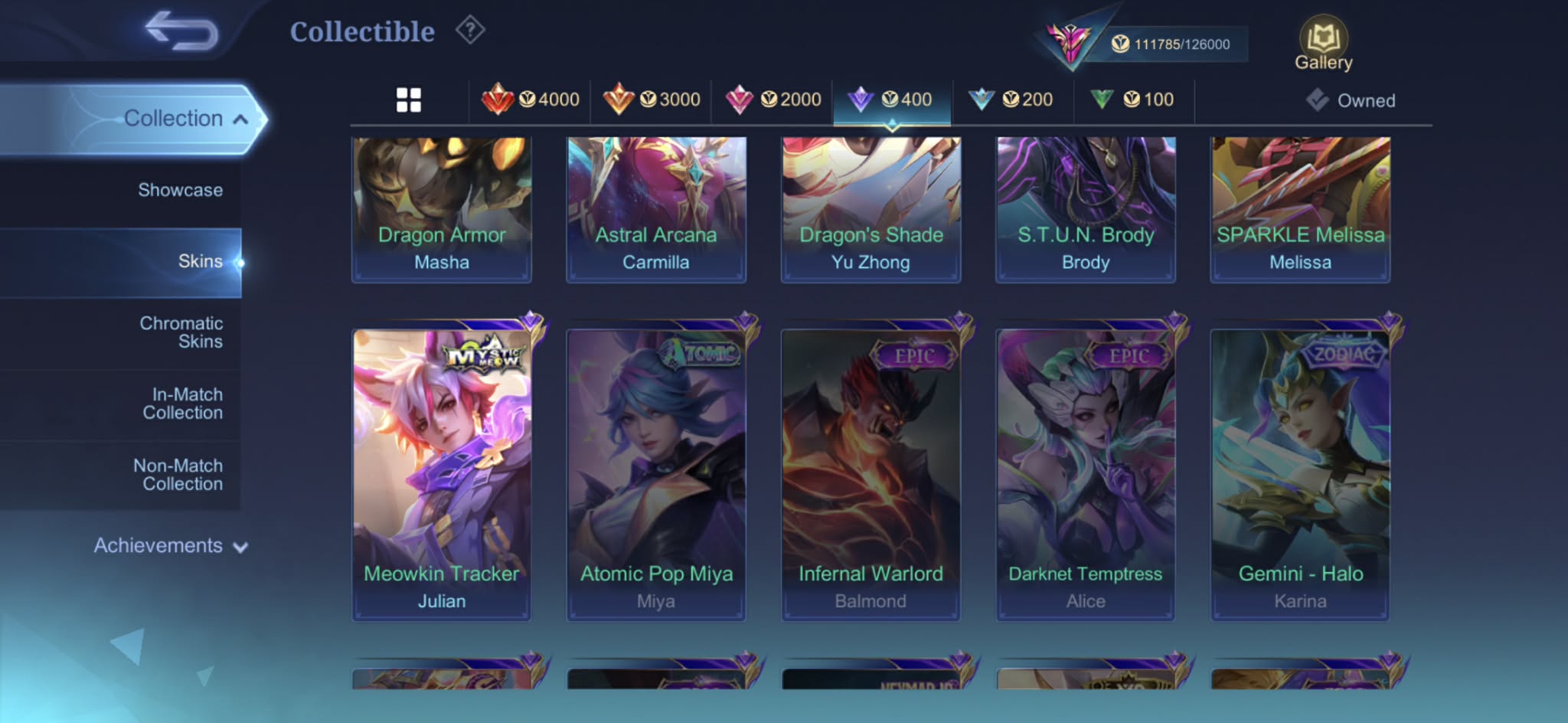Open Chromatic Skins category

(x=181, y=332)
